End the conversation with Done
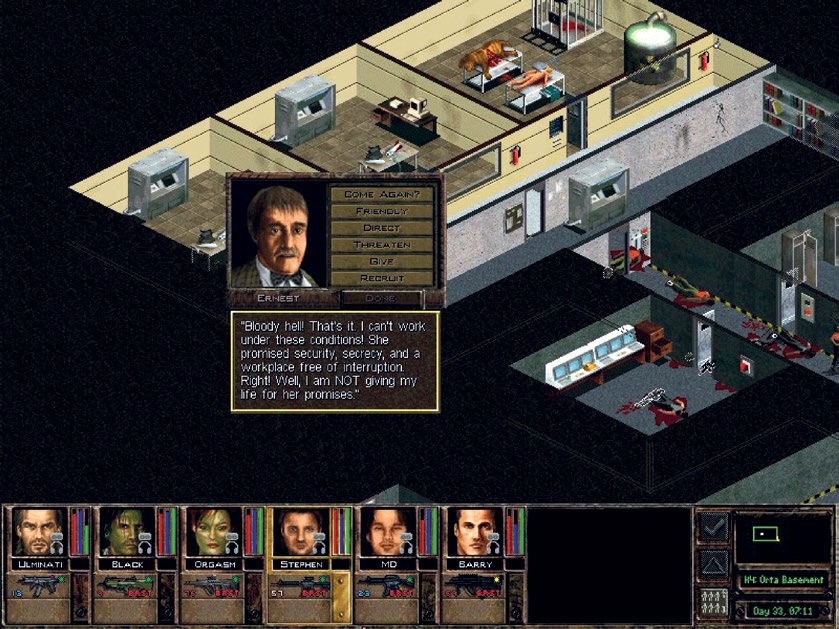The image size is (839, 629). [381, 298]
